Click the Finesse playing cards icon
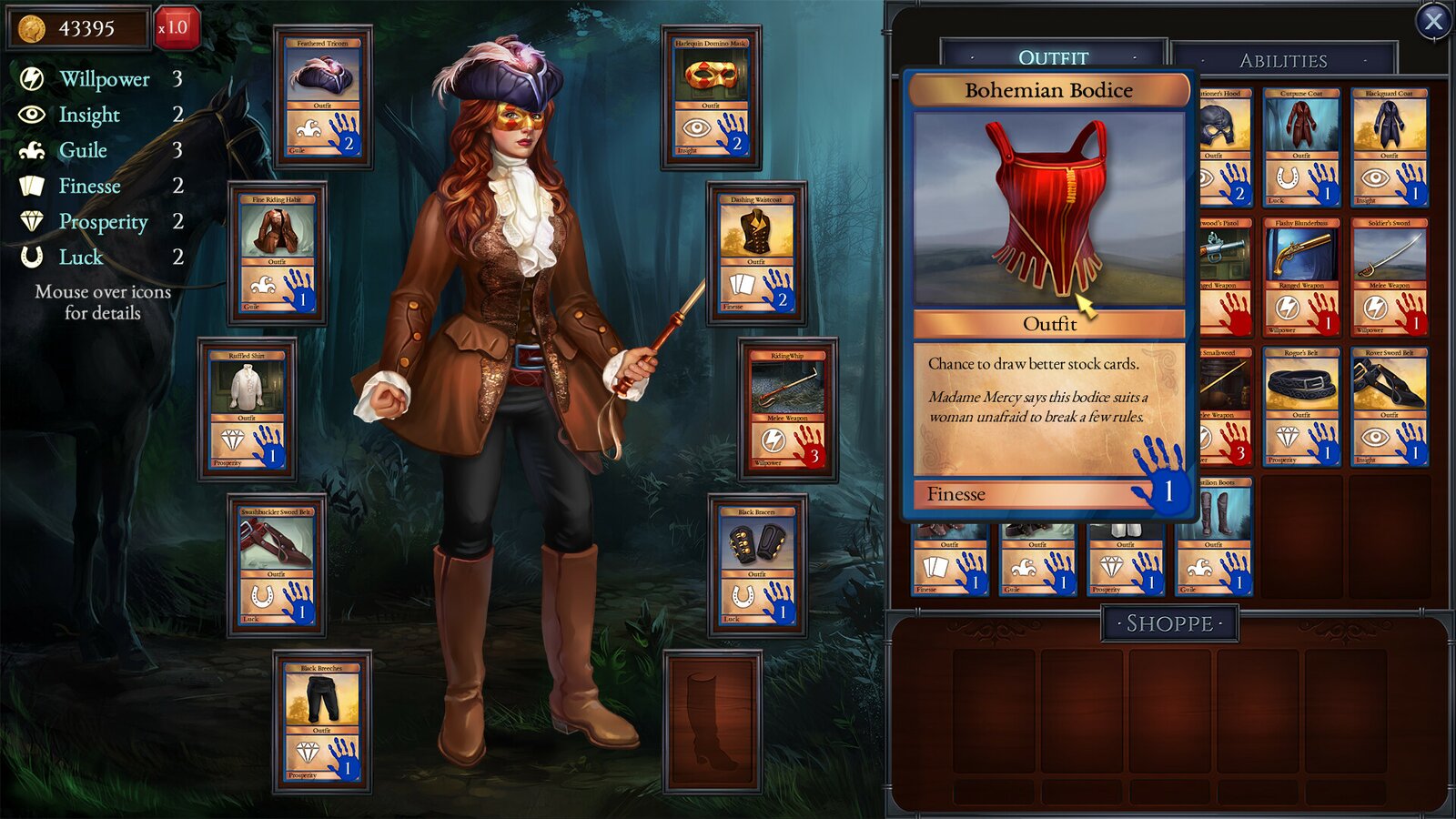This screenshot has height=819, width=1456. [x=30, y=186]
